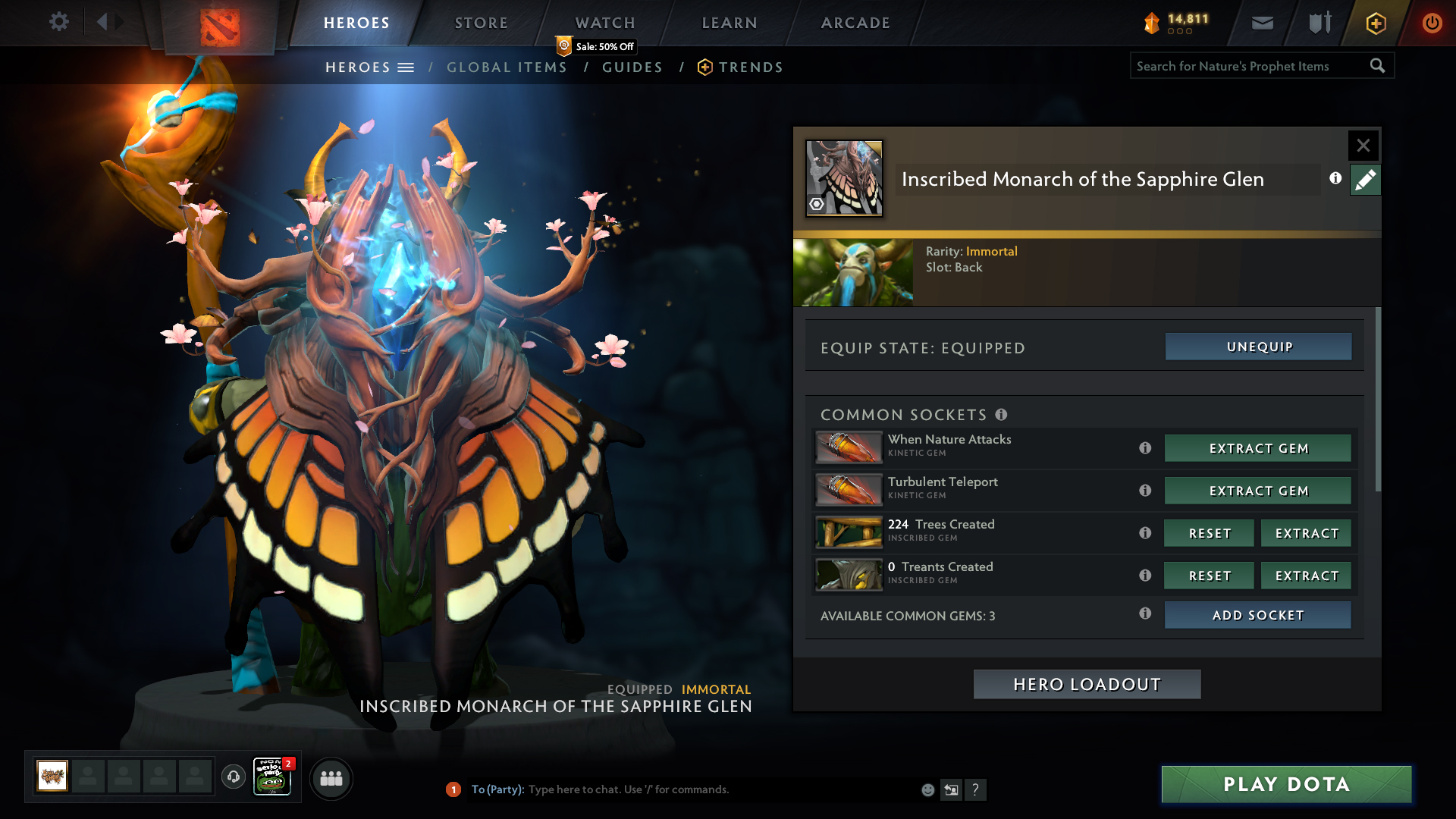Screen dimensions: 1456x819
Task: Click the party chat input box
Action: [x=720, y=789]
